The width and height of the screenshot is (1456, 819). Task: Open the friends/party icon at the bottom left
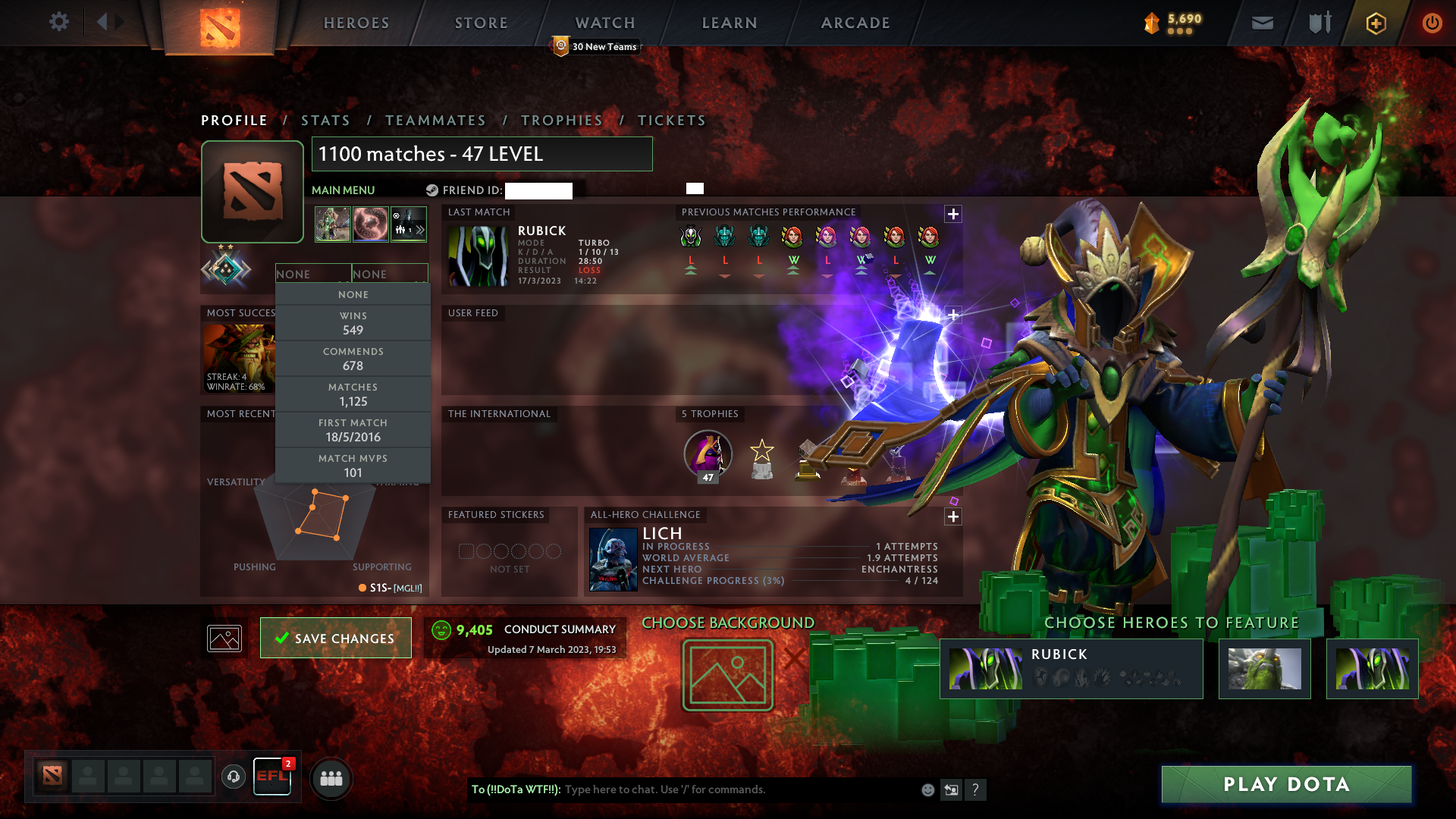(330, 777)
